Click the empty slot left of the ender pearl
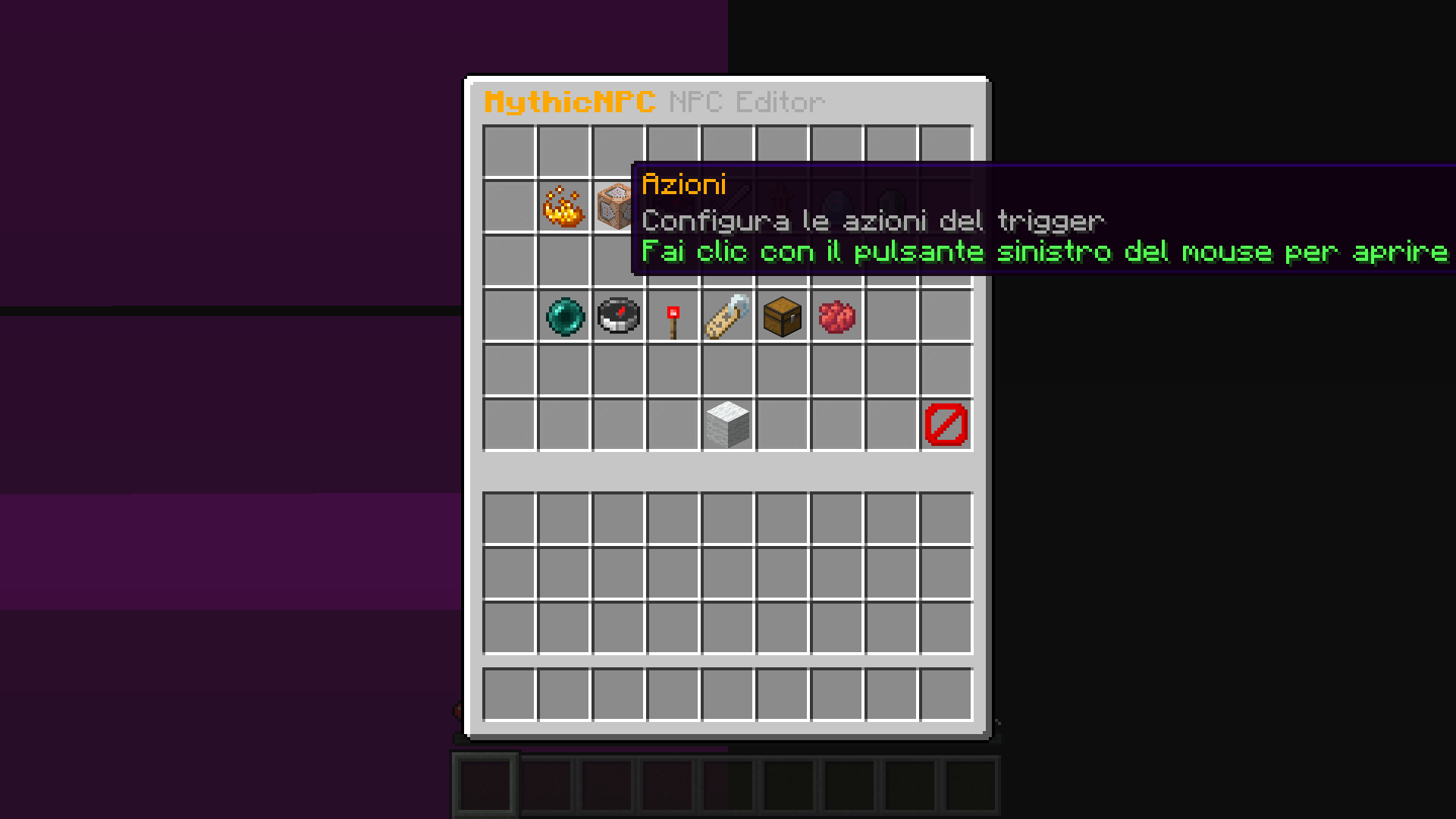Image resolution: width=1456 pixels, height=819 pixels. coord(510,316)
